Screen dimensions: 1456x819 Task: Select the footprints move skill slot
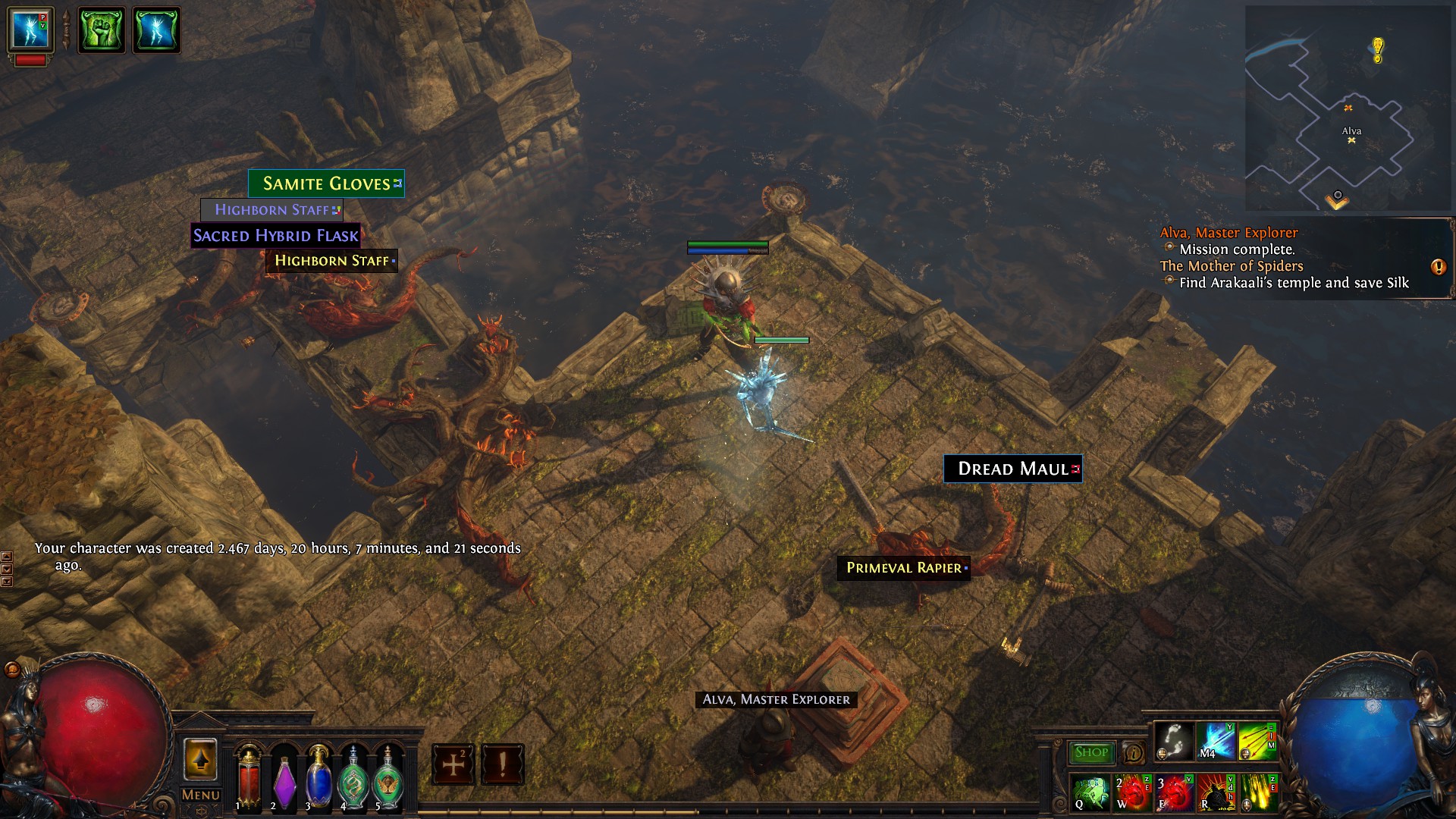tap(1174, 740)
